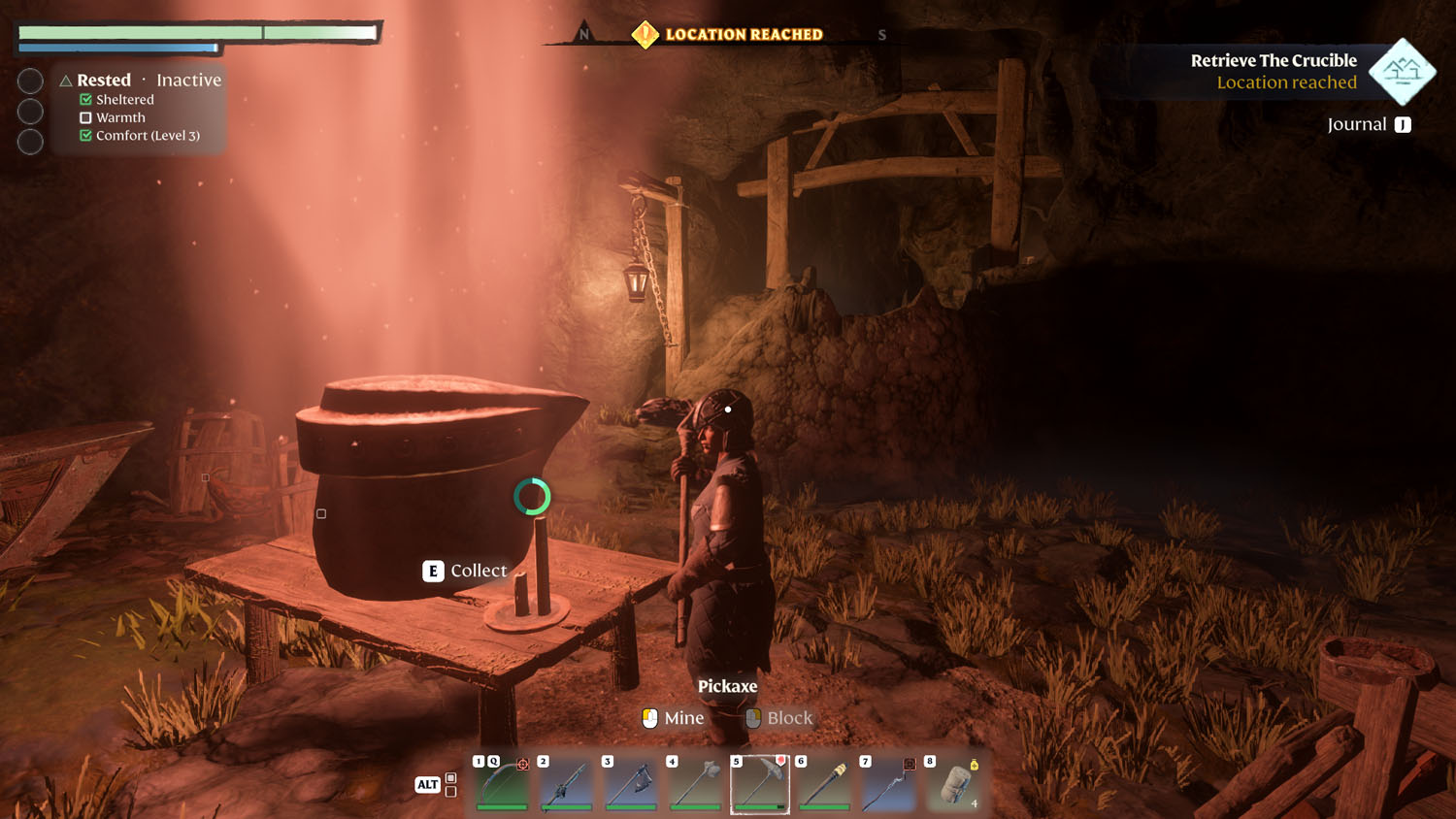Choose the hammer in hotbar slot 4
This screenshot has width=1456, height=819.
[695, 786]
